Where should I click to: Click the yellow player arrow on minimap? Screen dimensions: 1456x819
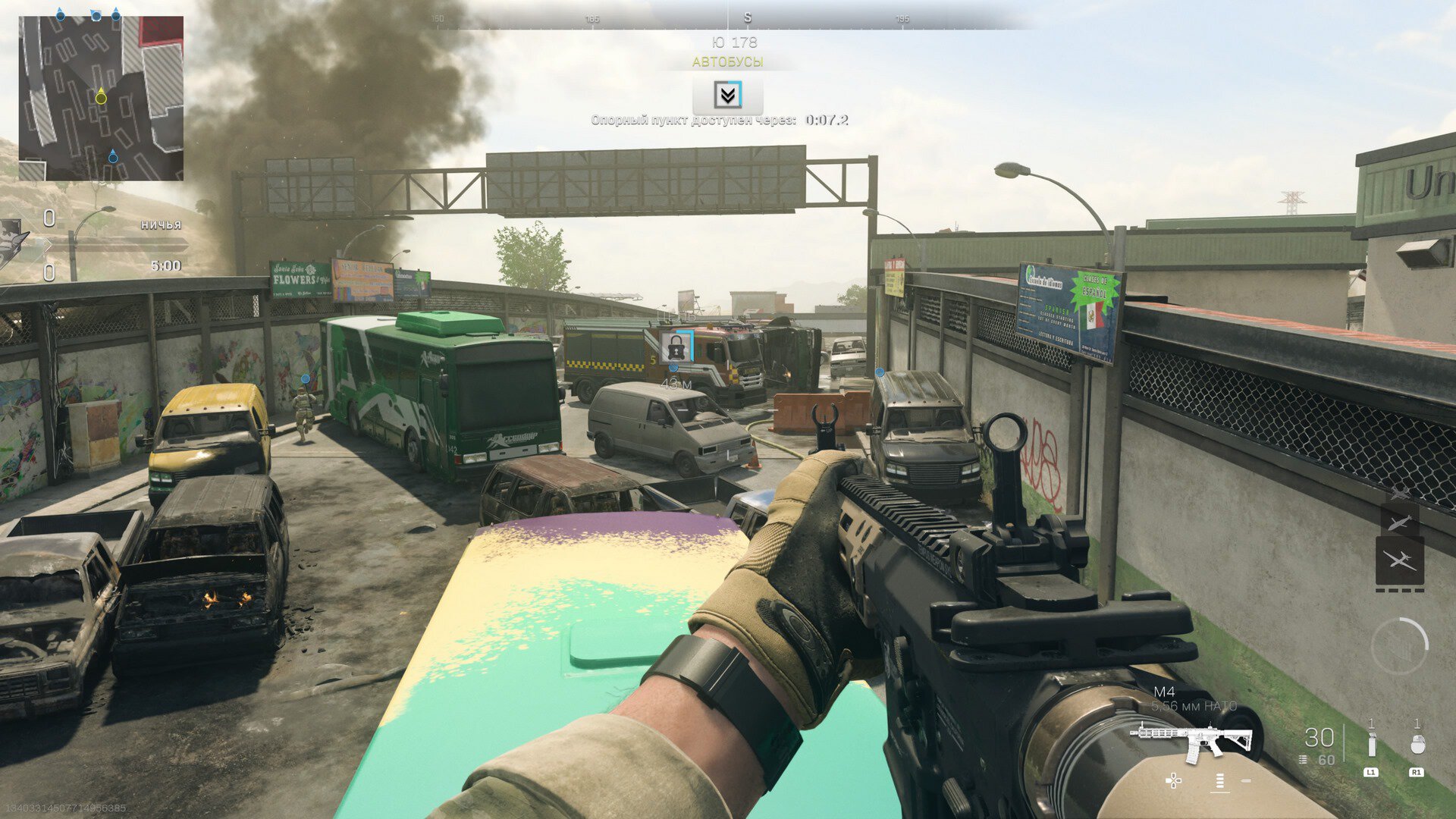point(101,97)
